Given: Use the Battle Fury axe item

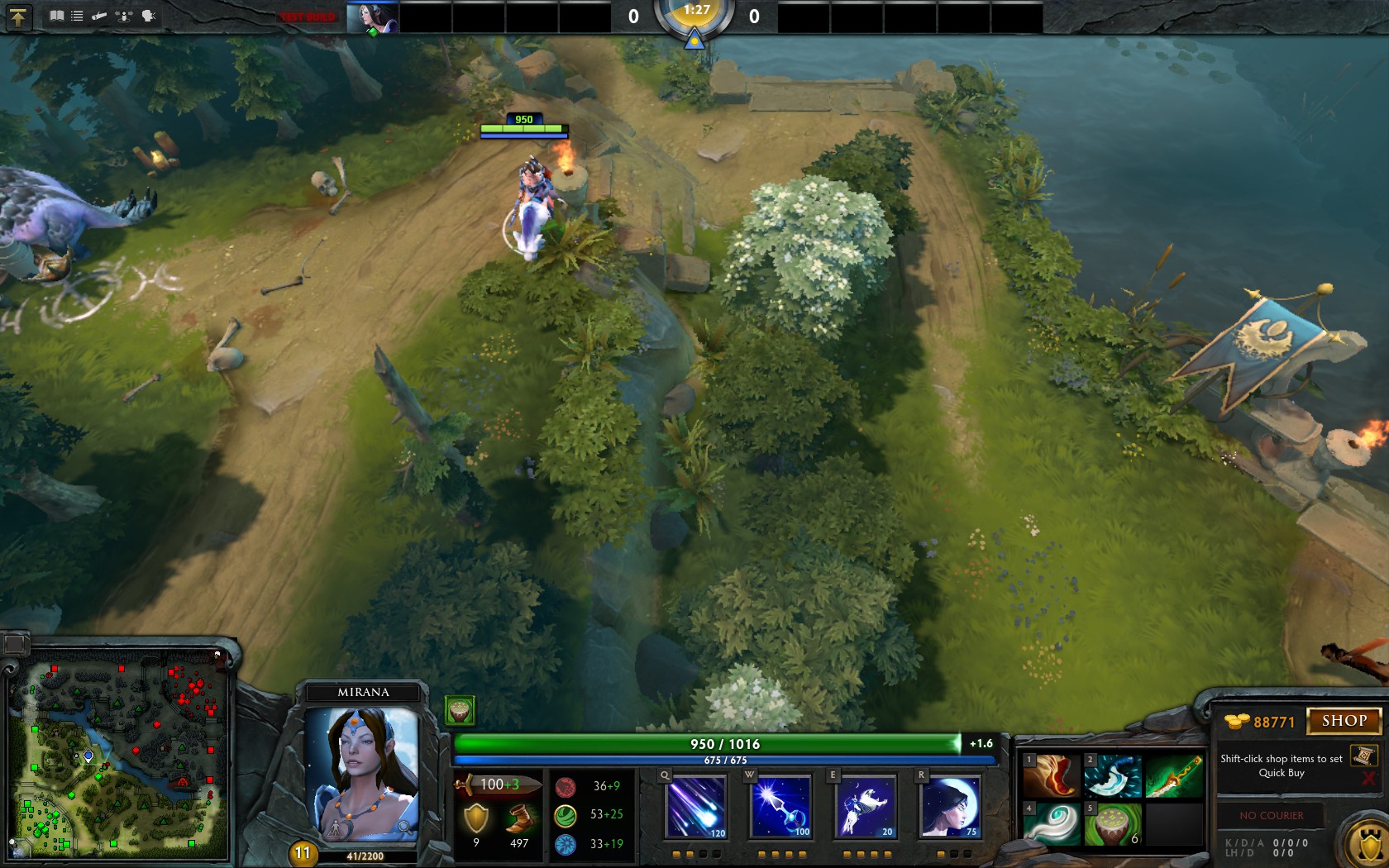Looking at the screenshot, I should click(1112, 775).
